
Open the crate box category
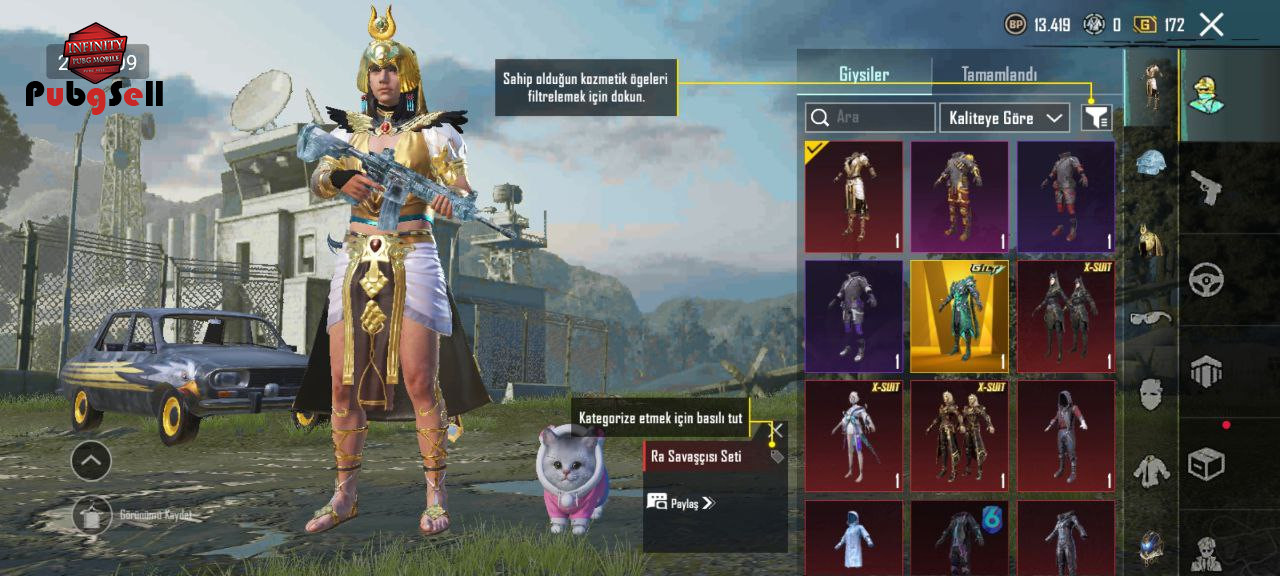pyautogui.click(x=1206, y=464)
